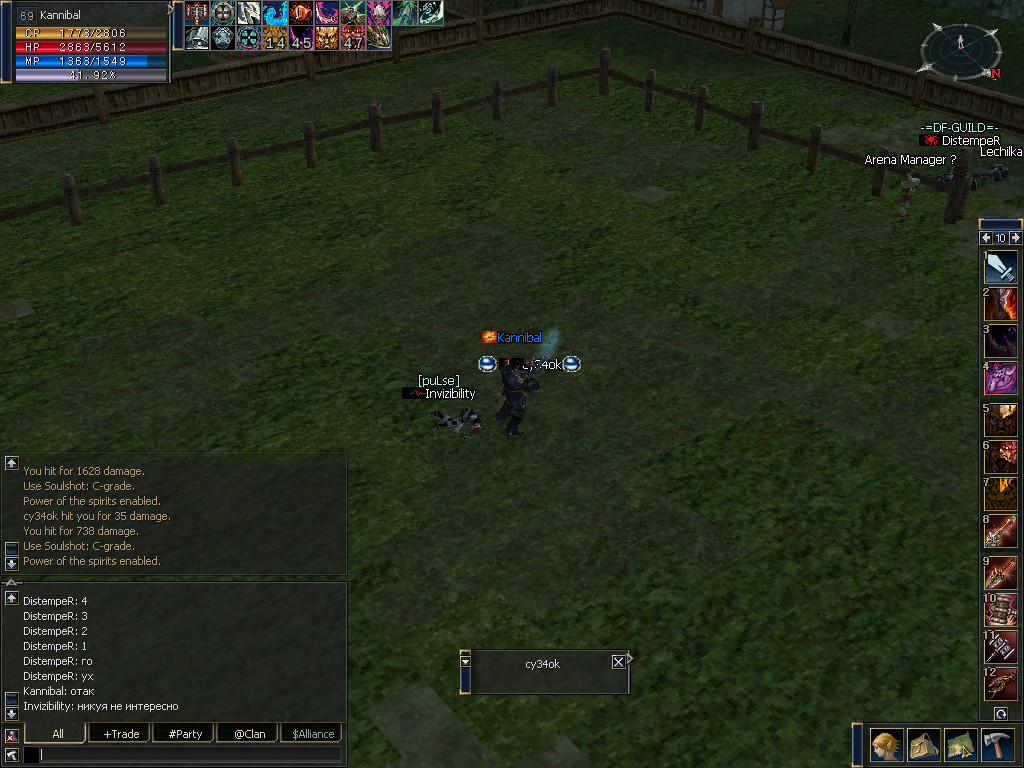Activate the purple armor skill in slot 4

[1001, 378]
